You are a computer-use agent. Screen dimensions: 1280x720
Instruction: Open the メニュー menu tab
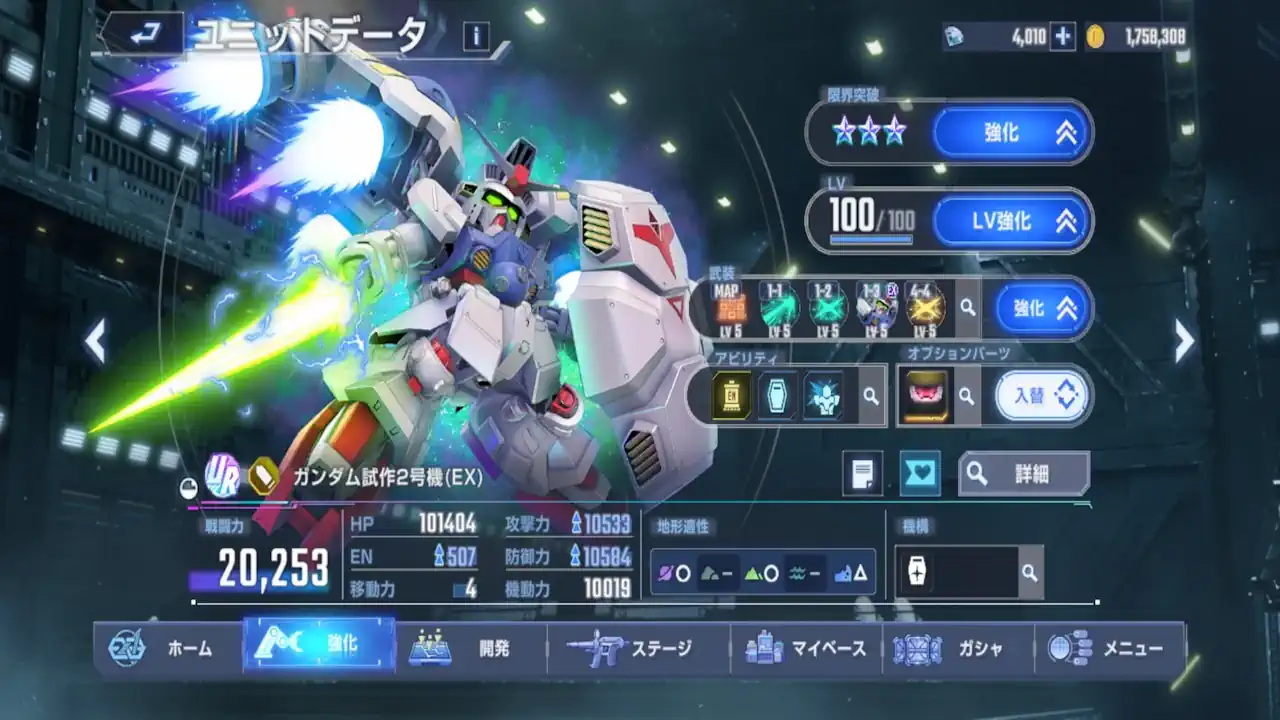[x=1110, y=648]
